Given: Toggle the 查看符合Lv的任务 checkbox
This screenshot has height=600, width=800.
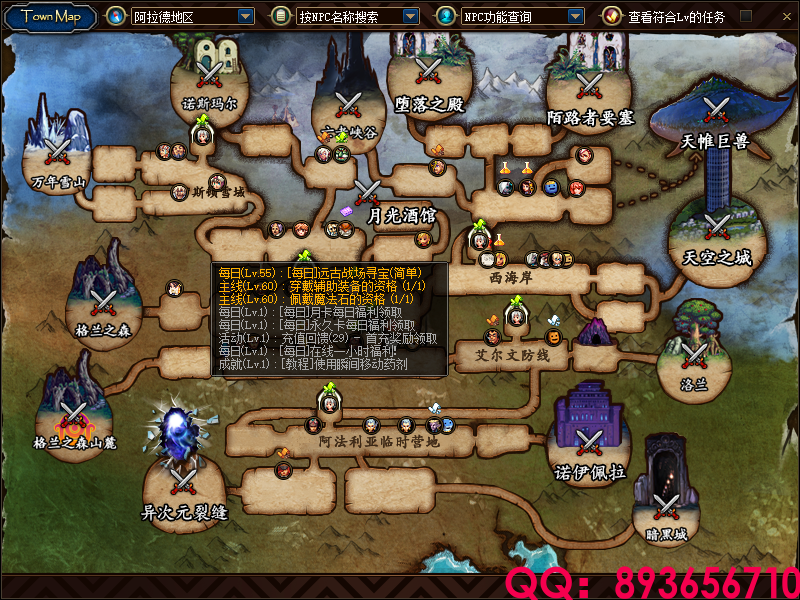Looking at the screenshot, I should click(x=745, y=16).
